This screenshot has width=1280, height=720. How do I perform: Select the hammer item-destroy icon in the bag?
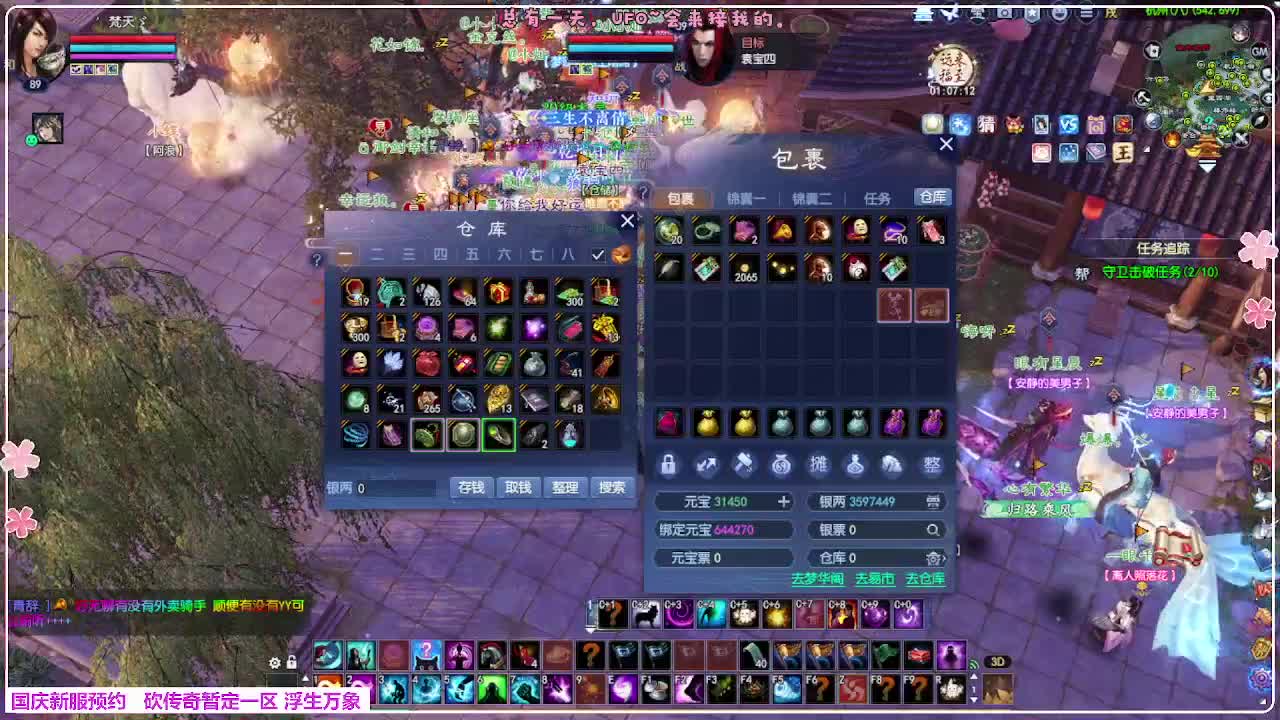point(744,464)
